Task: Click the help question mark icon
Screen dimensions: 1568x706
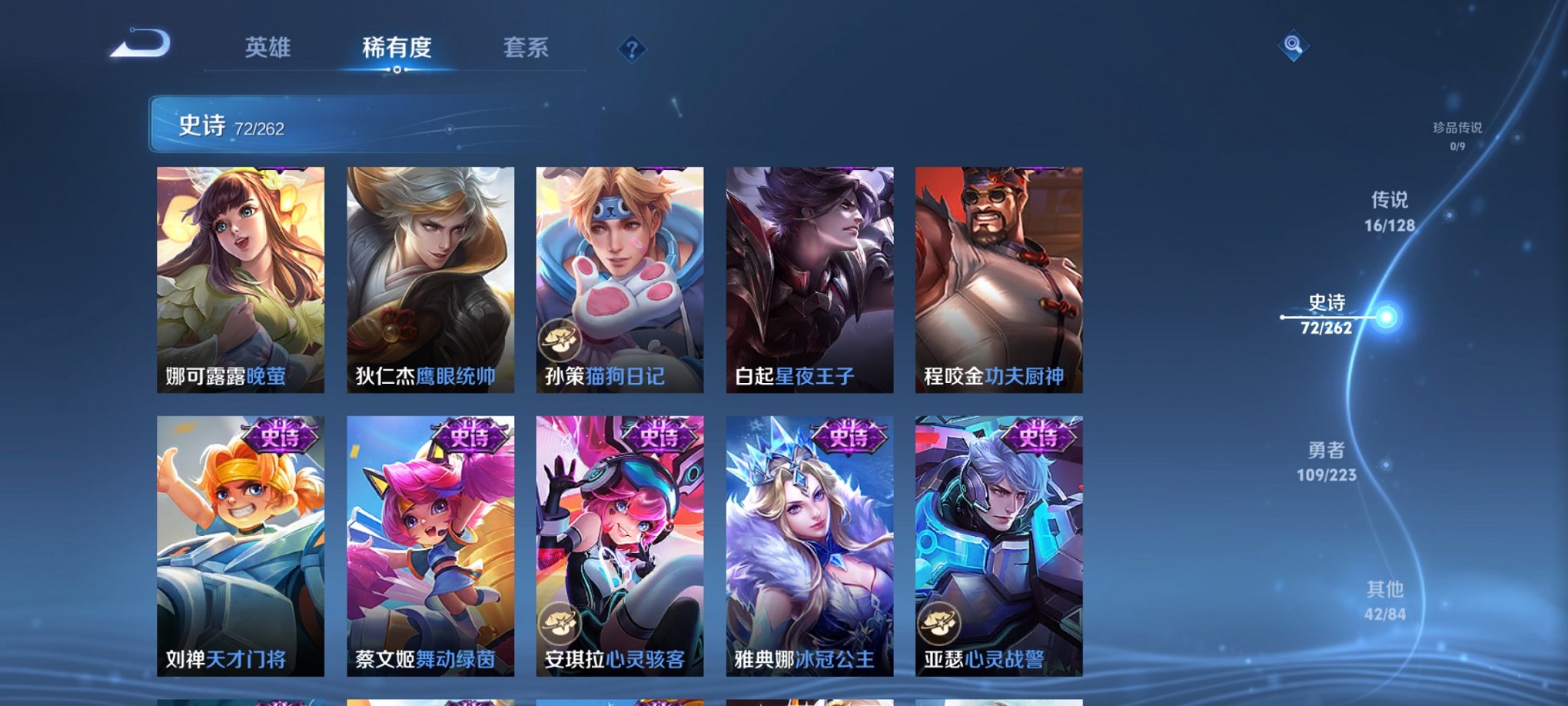Action: pos(632,50)
